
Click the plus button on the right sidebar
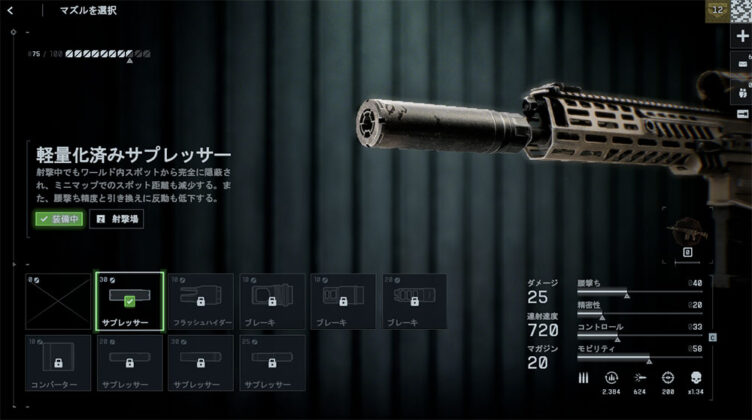click(x=742, y=36)
